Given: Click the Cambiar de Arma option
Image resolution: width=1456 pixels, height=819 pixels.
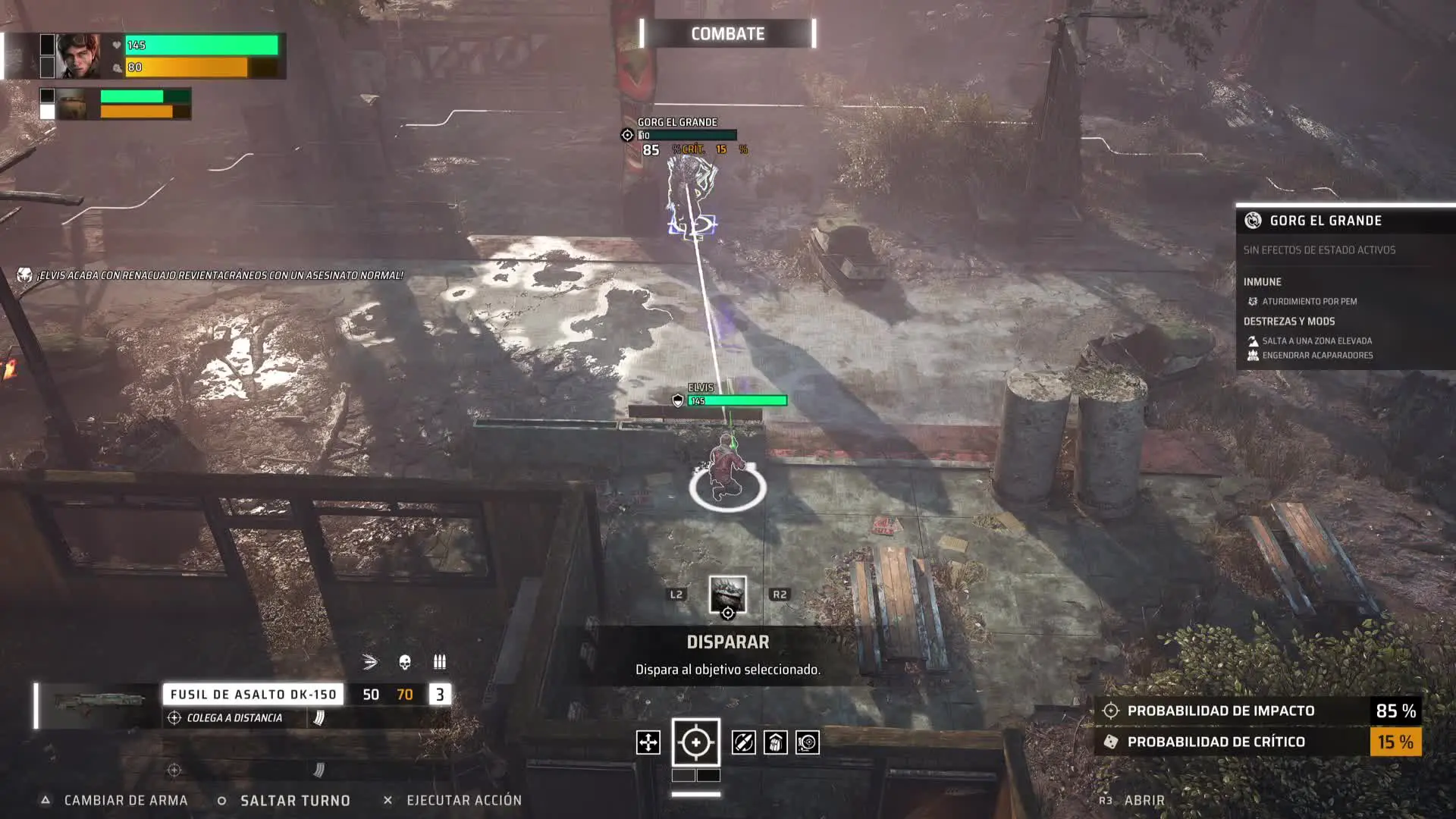Looking at the screenshot, I should (x=125, y=801).
